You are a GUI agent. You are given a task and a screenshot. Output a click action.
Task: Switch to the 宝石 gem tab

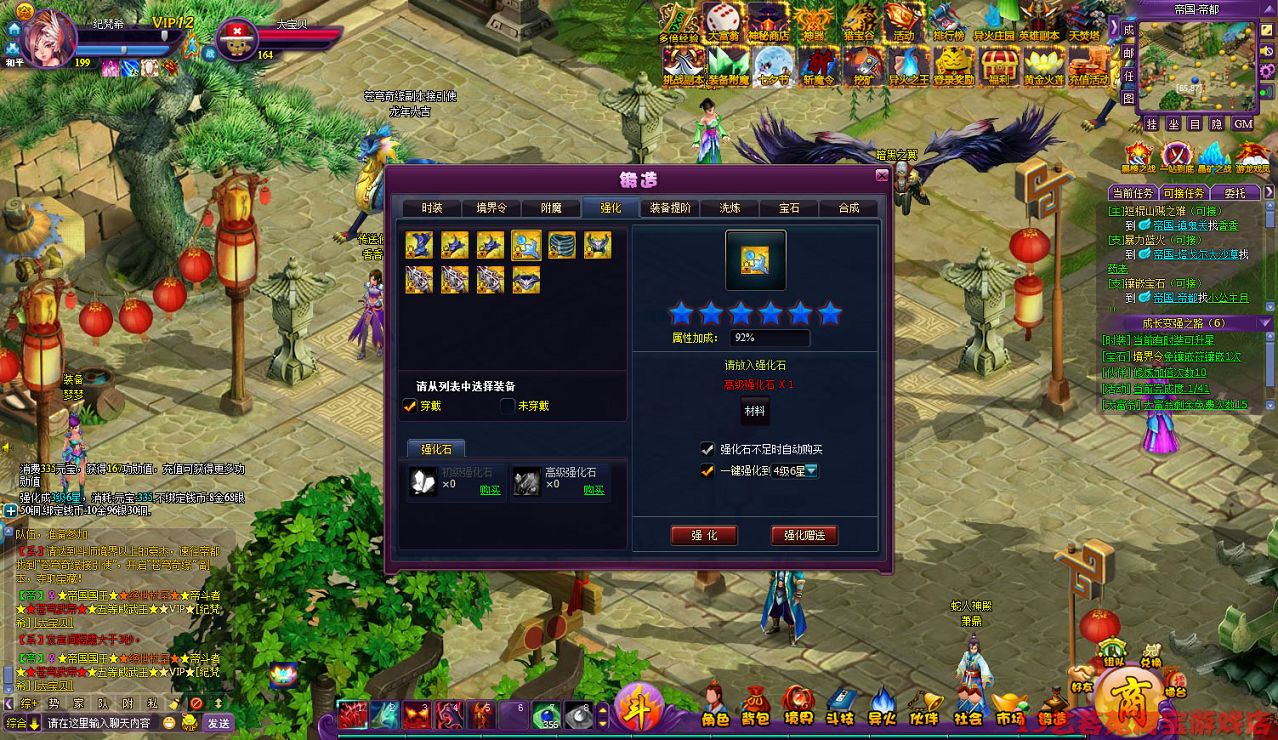tap(789, 208)
